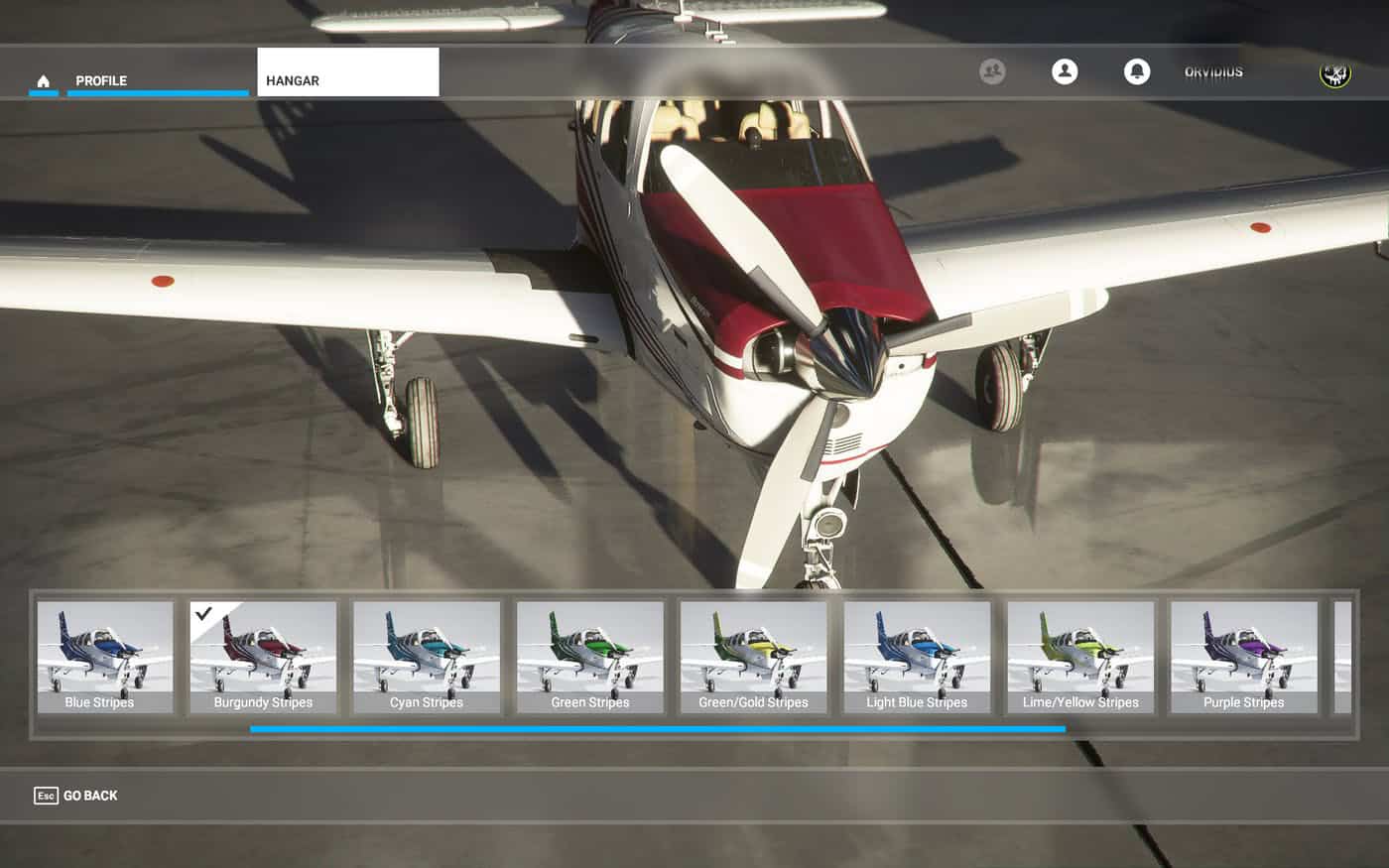Viewport: 1389px width, 868px height.
Task: Click the livery list horizontal scrollbar
Action: tap(657, 729)
